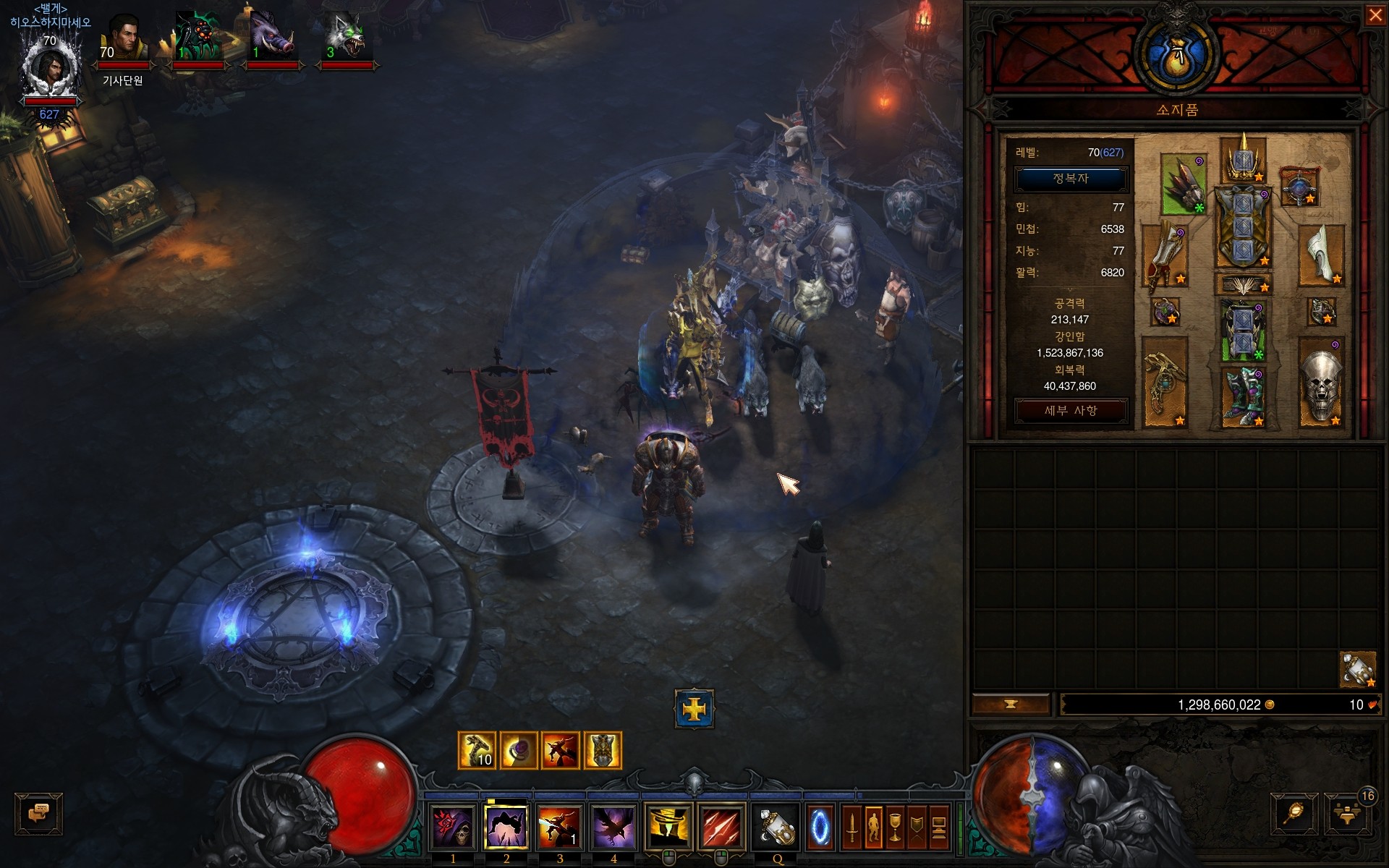1389x868 pixels.
Task: Click the 정복자 paragon button
Action: point(1071,179)
